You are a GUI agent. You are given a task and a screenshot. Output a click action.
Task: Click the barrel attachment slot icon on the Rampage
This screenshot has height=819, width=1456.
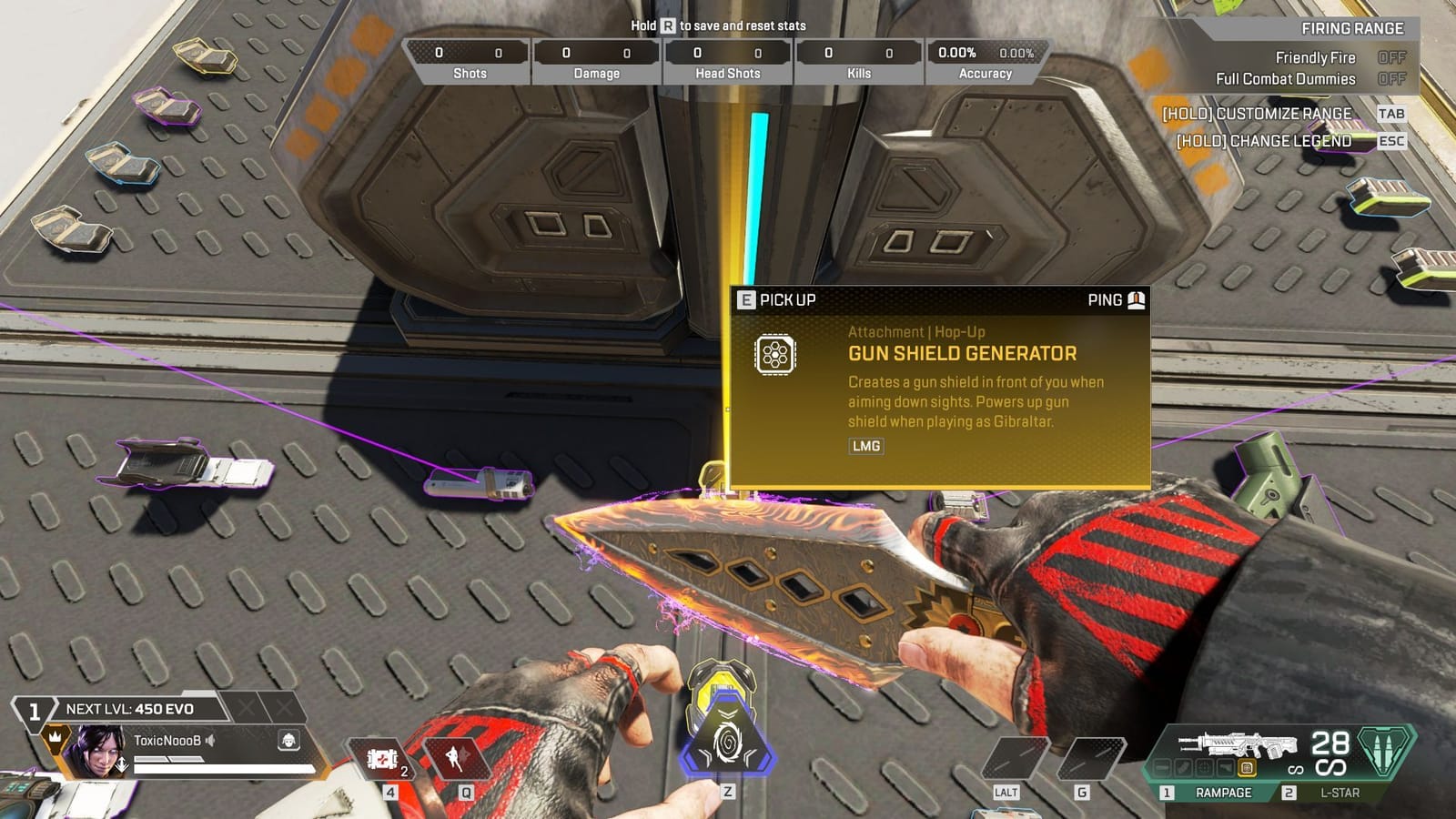click(x=1165, y=767)
